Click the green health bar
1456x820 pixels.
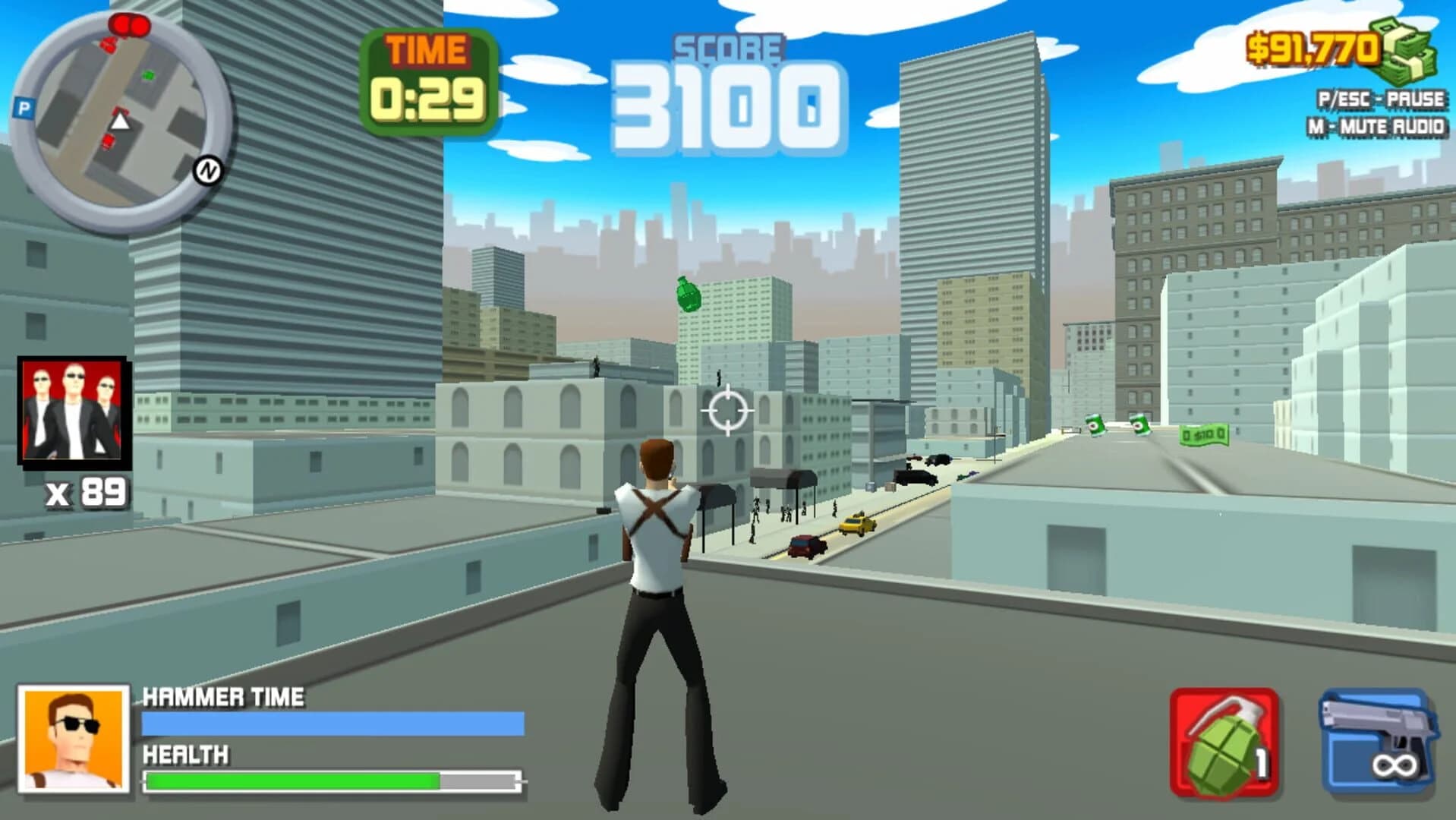click(292, 778)
